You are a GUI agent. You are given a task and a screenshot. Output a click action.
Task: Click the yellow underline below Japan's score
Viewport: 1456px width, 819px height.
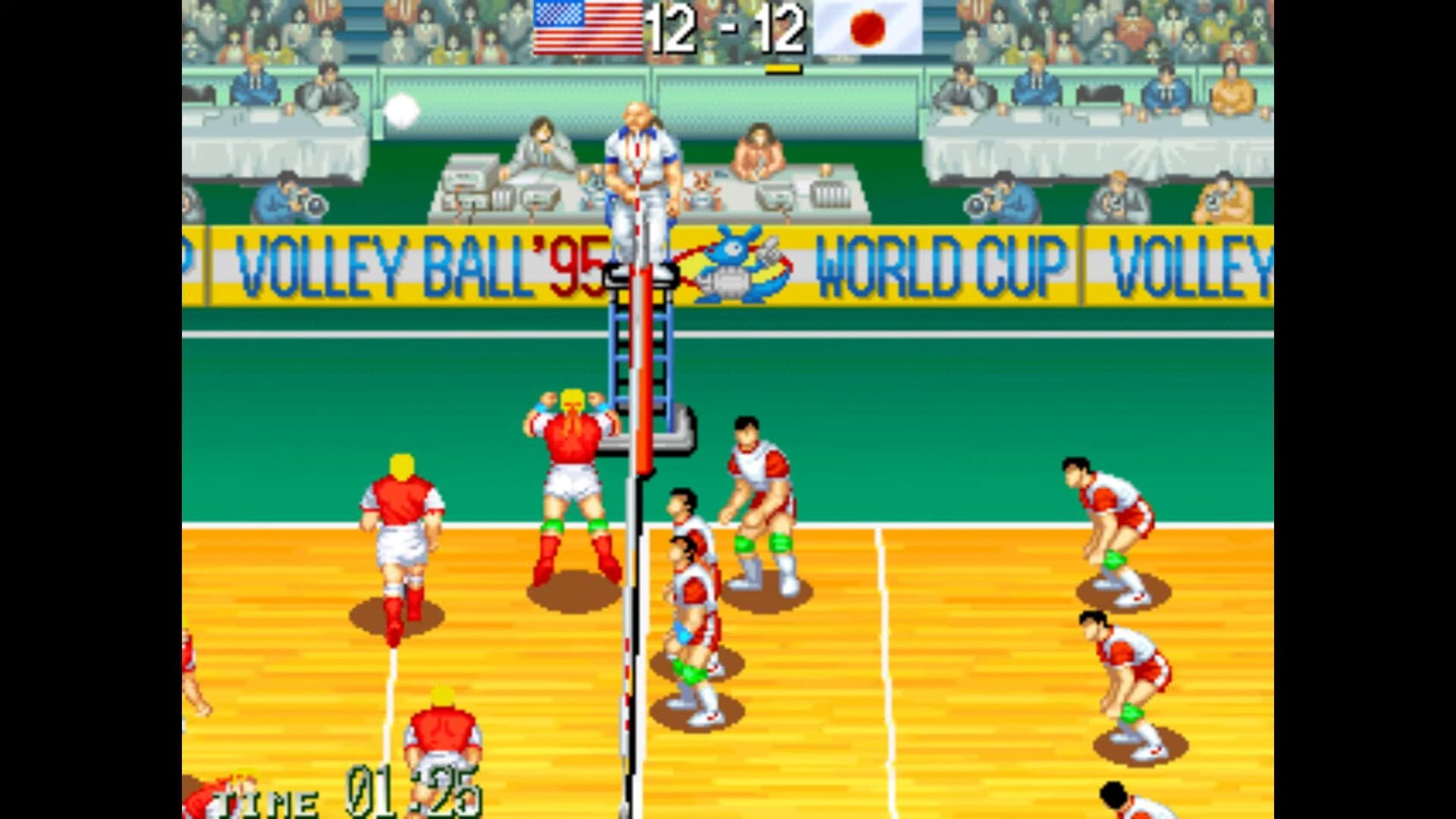781,67
